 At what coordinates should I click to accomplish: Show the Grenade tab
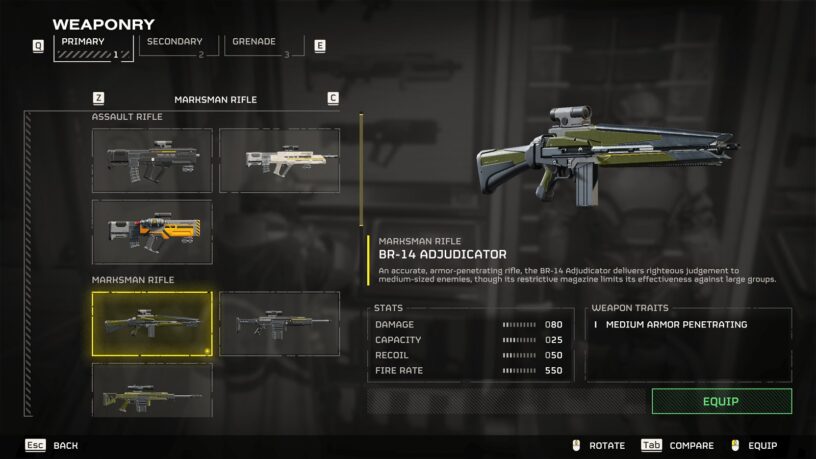tap(263, 47)
